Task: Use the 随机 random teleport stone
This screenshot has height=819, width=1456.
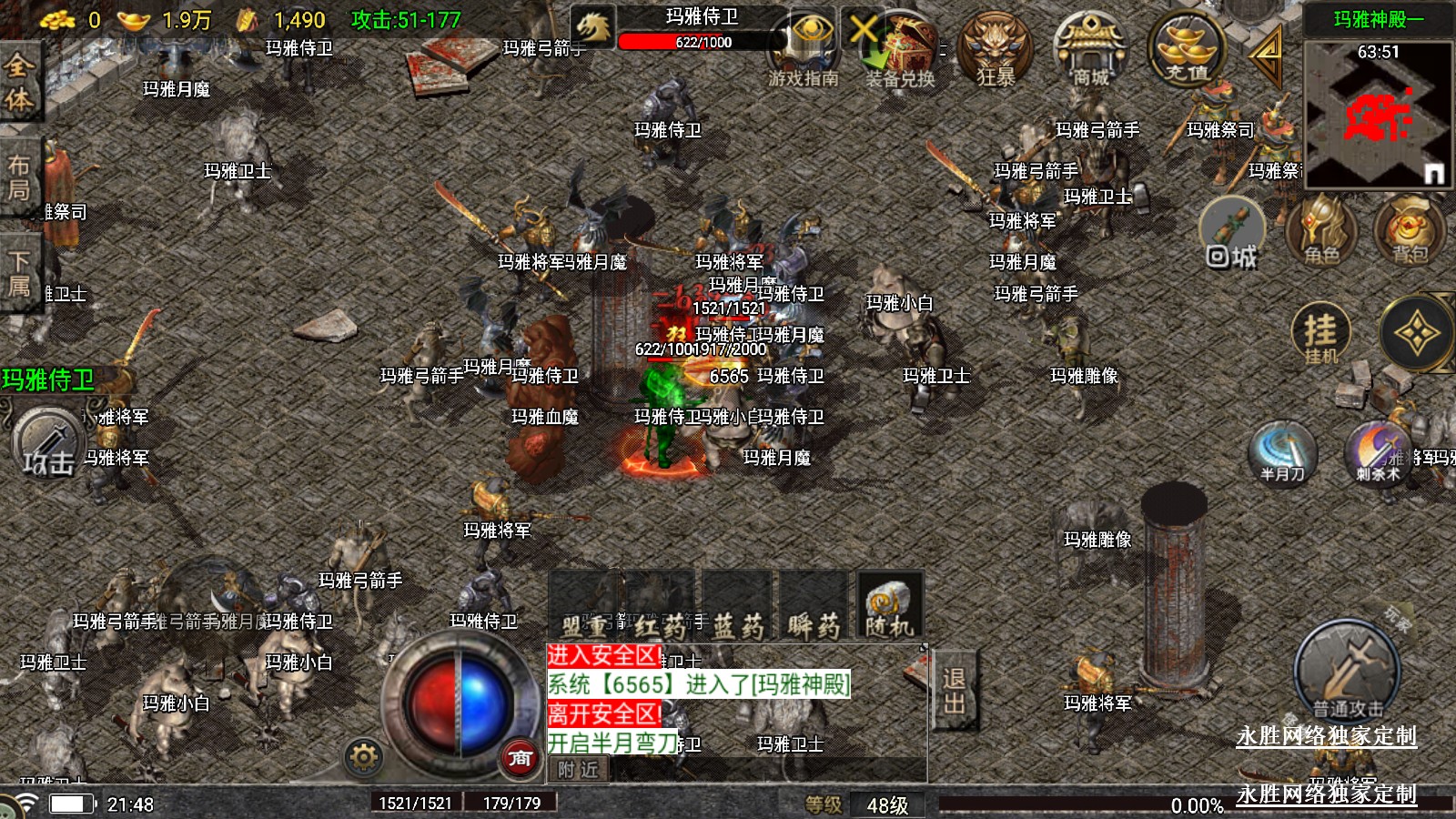Action: click(x=889, y=606)
